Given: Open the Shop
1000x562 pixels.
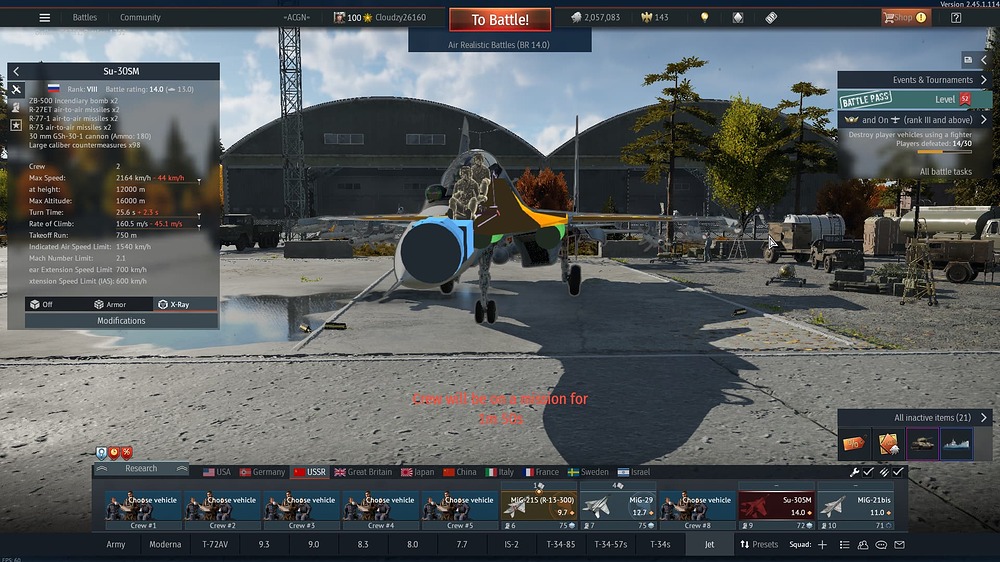Looking at the screenshot, I should click(x=903, y=17).
